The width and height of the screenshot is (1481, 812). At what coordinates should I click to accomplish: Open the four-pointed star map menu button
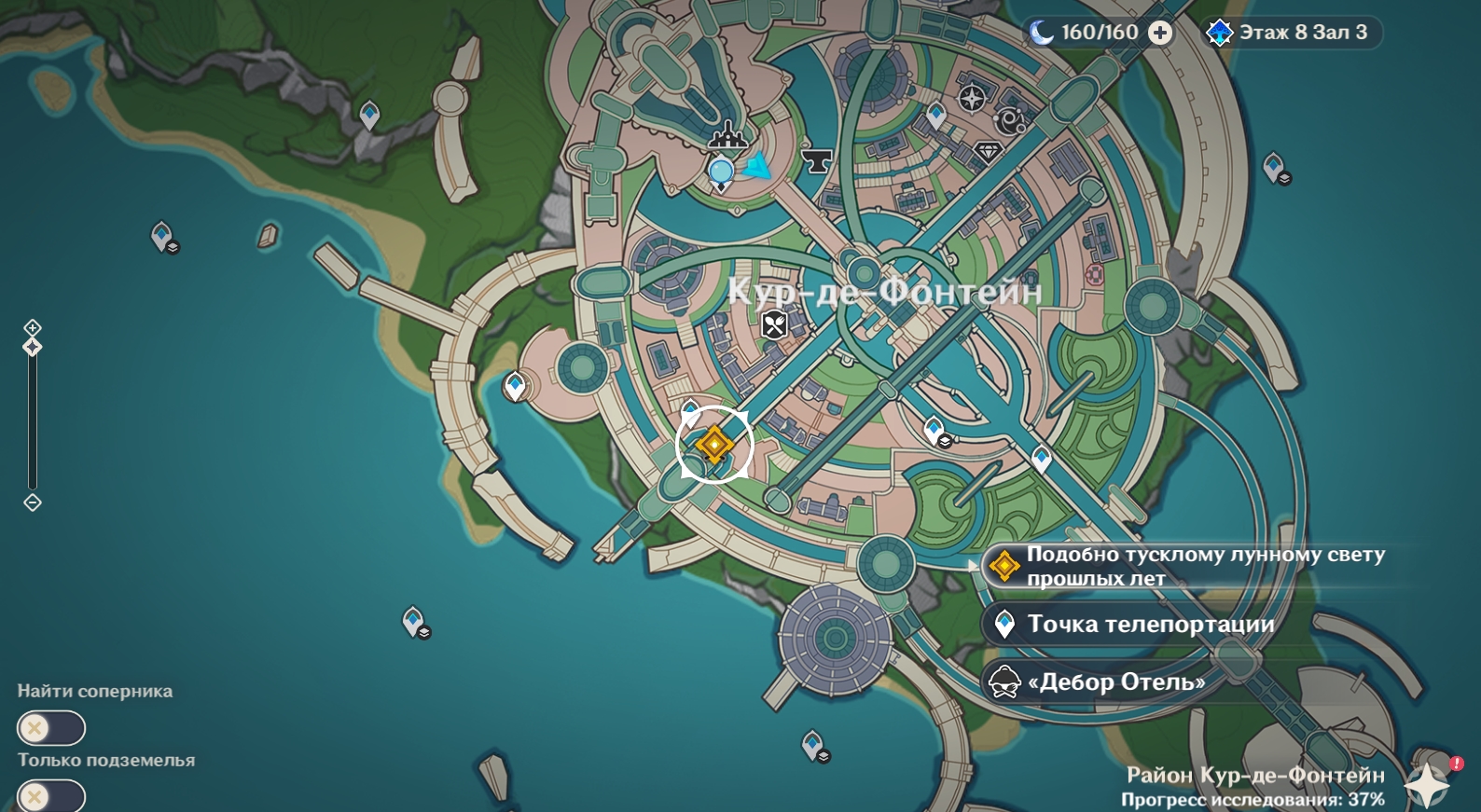click(1426, 784)
